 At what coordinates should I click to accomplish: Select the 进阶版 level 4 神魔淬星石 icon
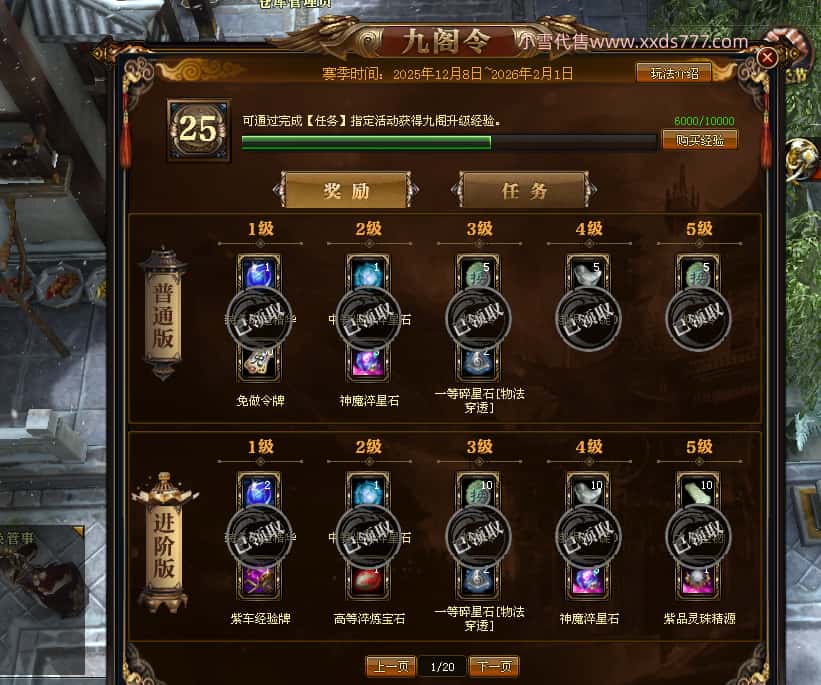[589, 580]
